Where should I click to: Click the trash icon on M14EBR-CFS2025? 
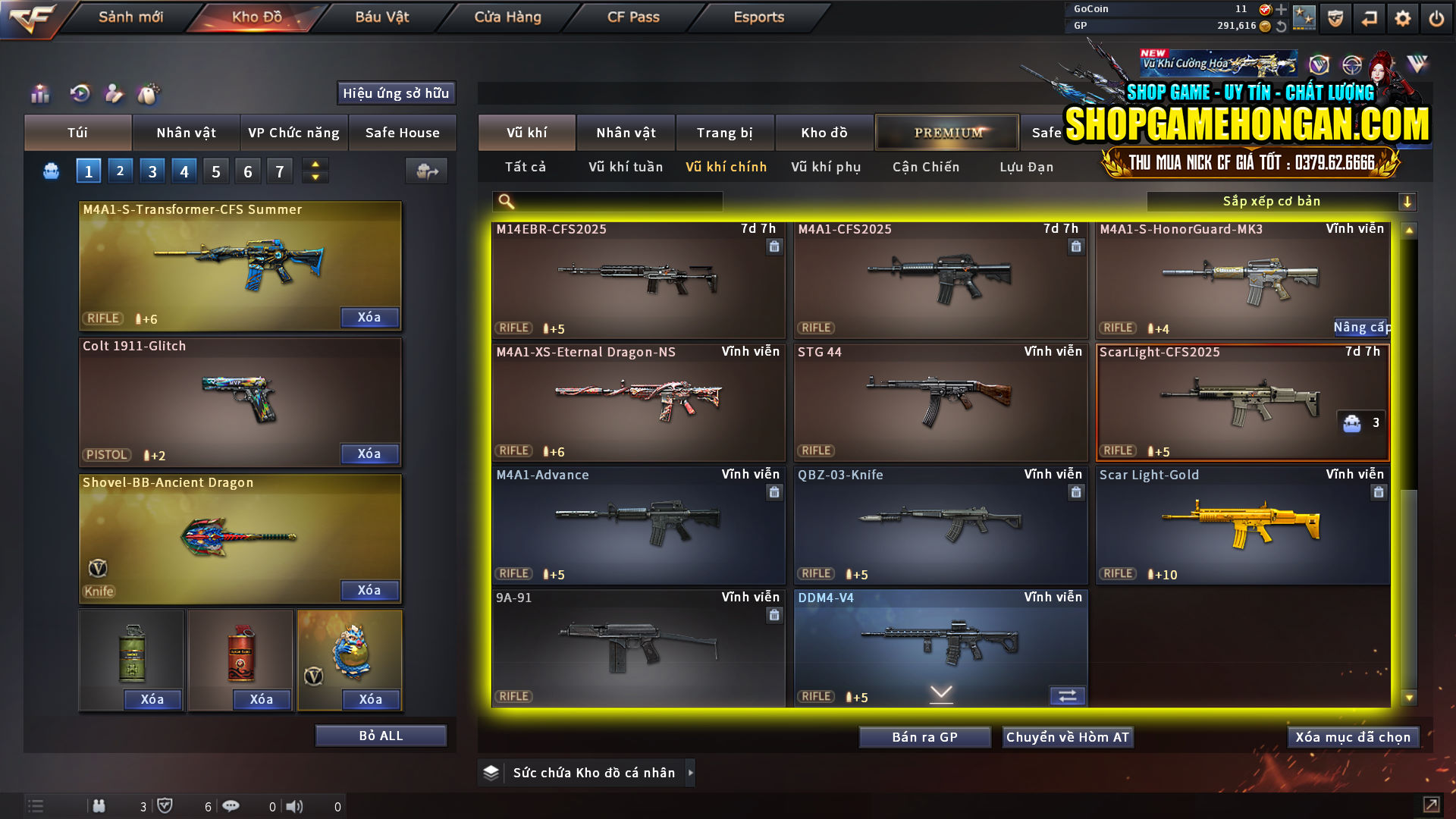(774, 247)
